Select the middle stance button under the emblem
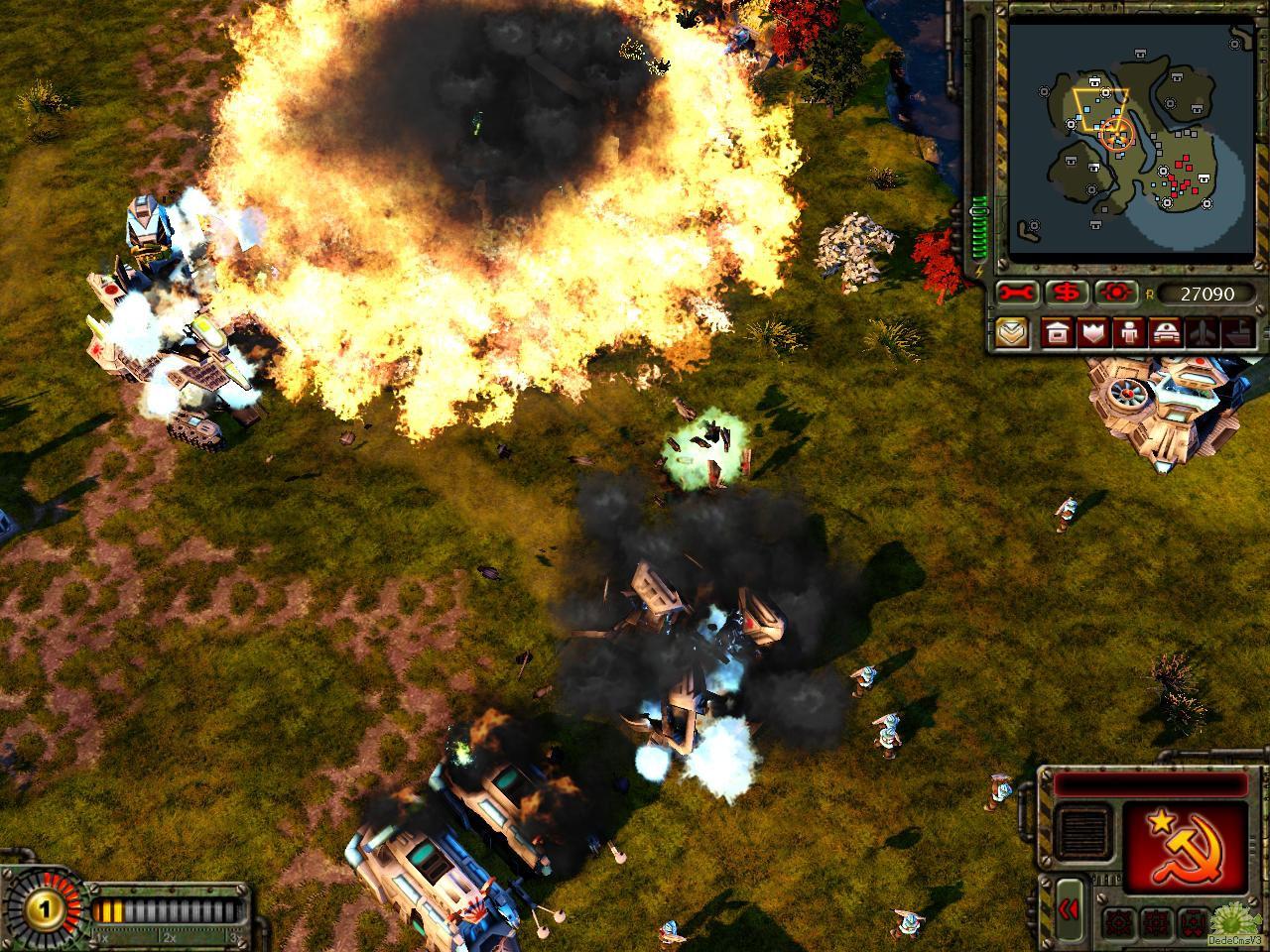 coord(1154,919)
